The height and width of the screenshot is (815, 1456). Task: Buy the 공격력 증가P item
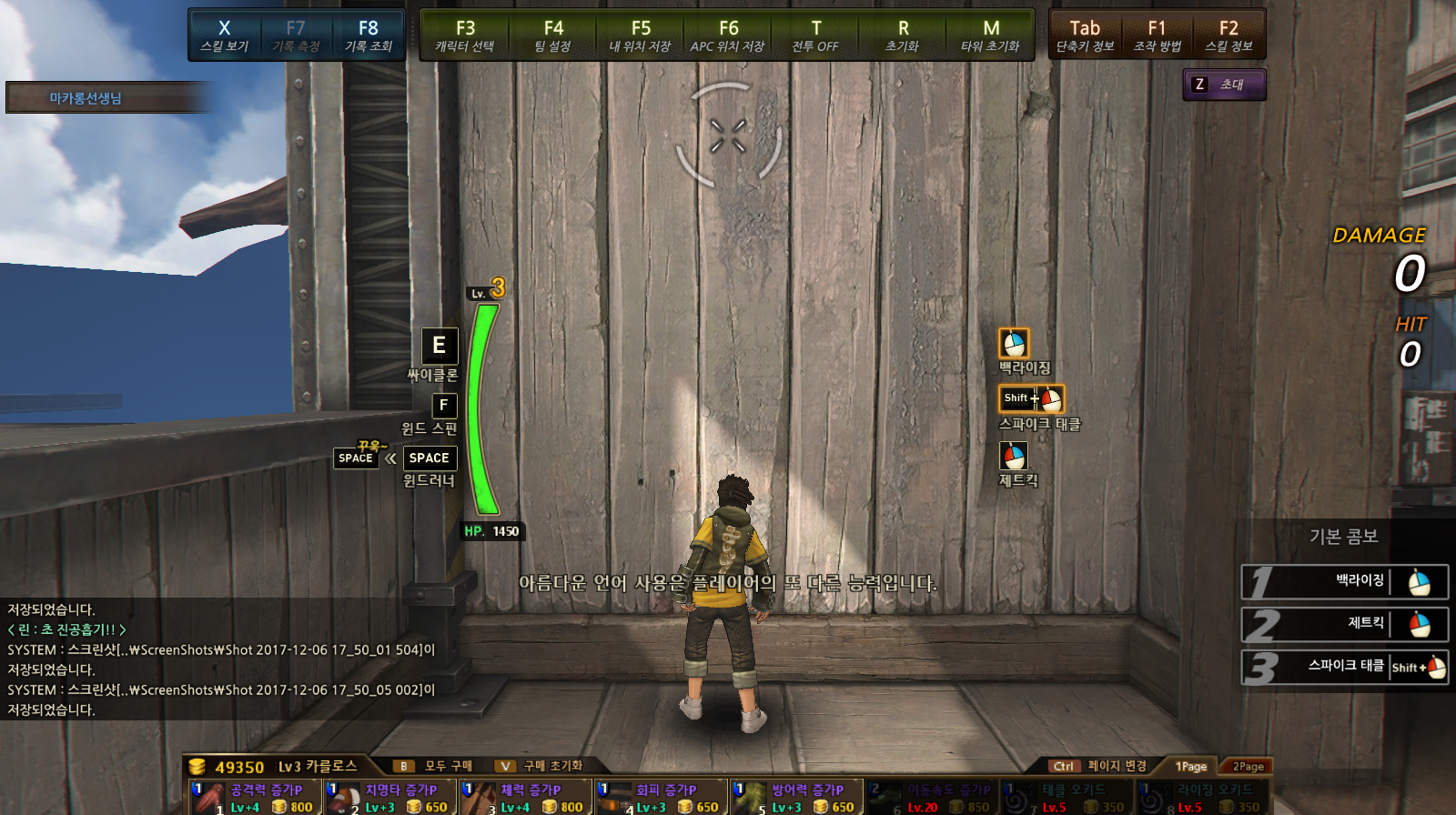(256, 797)
